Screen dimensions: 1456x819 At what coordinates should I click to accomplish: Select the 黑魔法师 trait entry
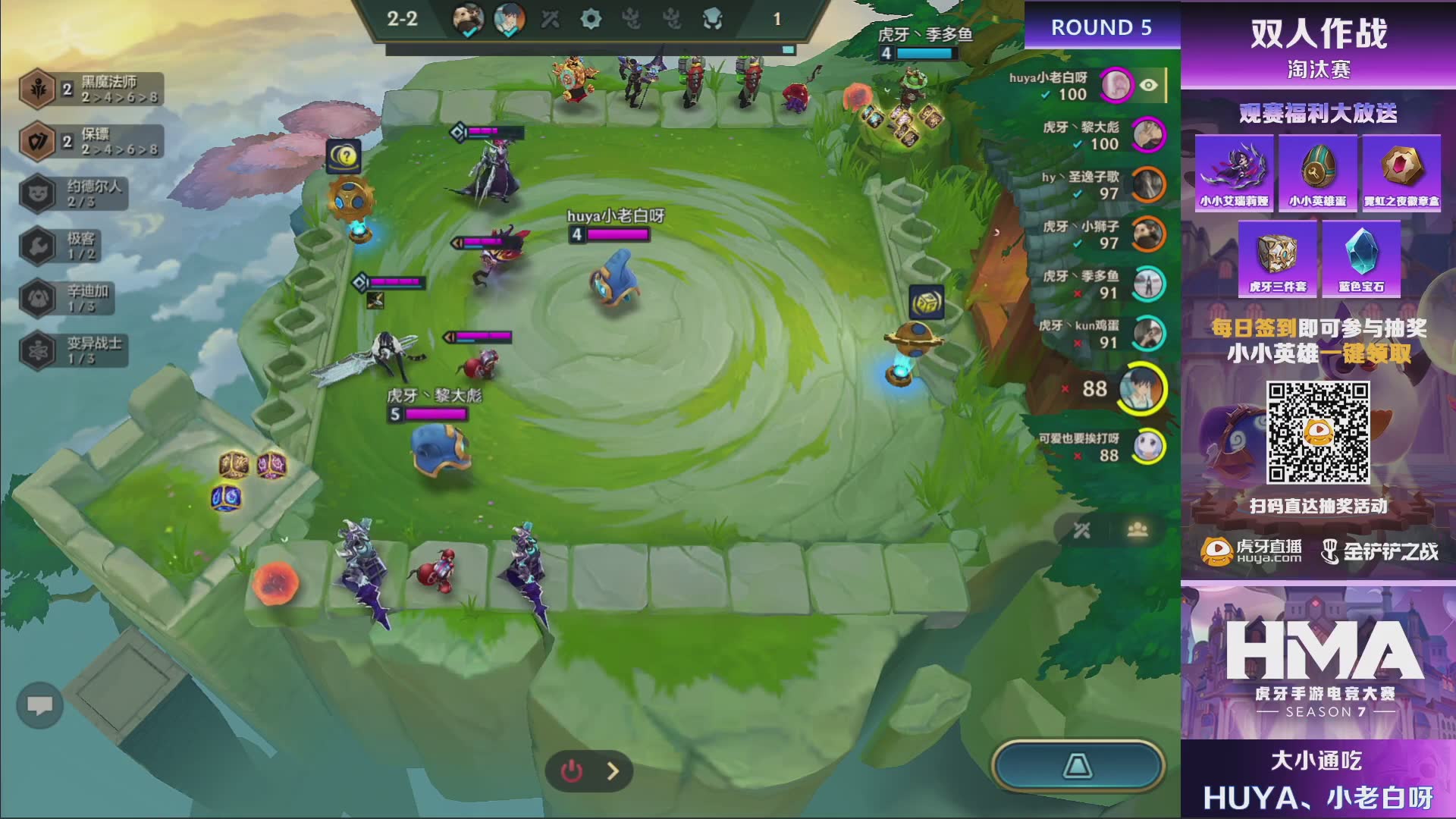tap(91, 89)
